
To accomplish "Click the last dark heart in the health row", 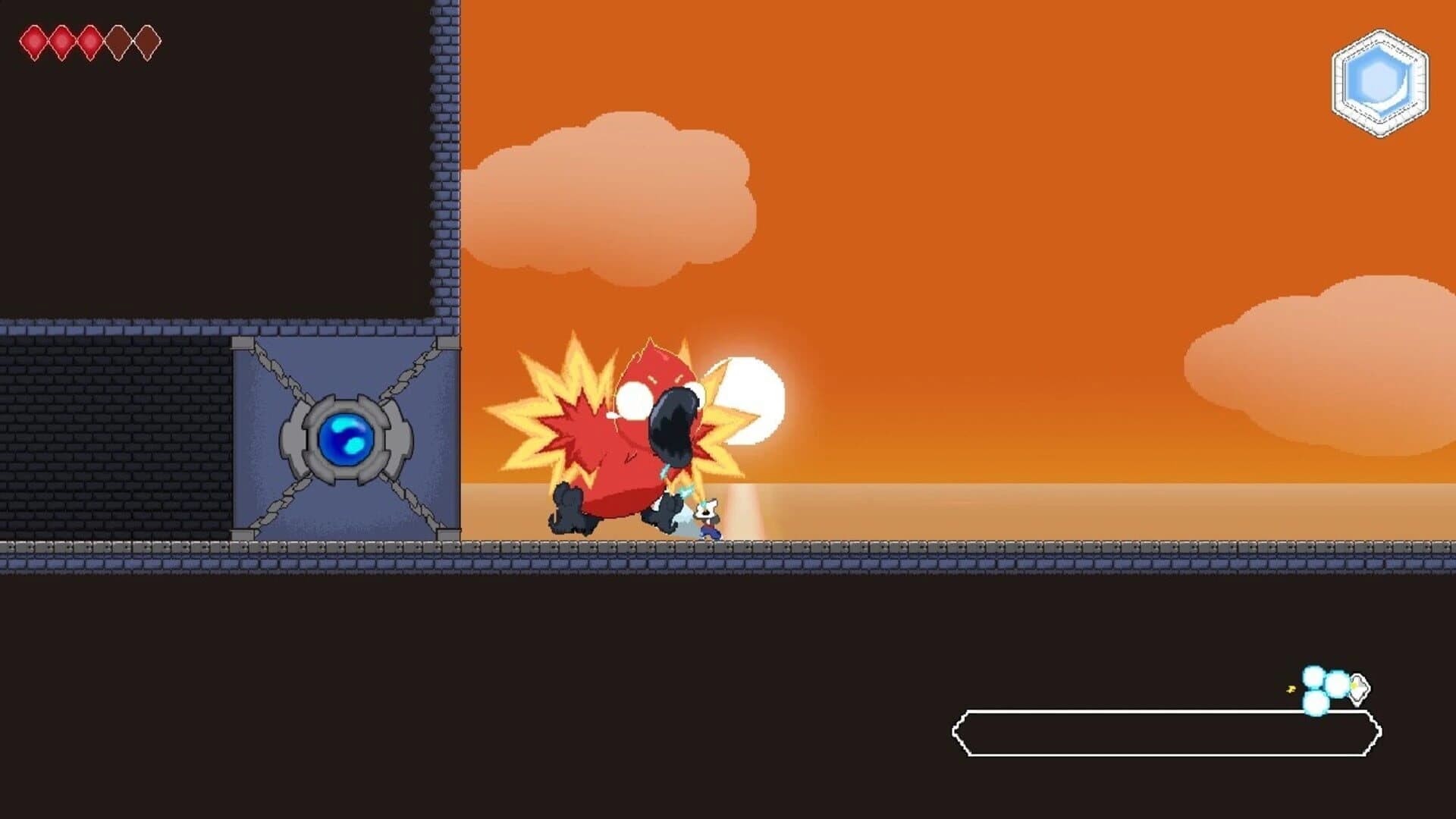I will point(146,42).
